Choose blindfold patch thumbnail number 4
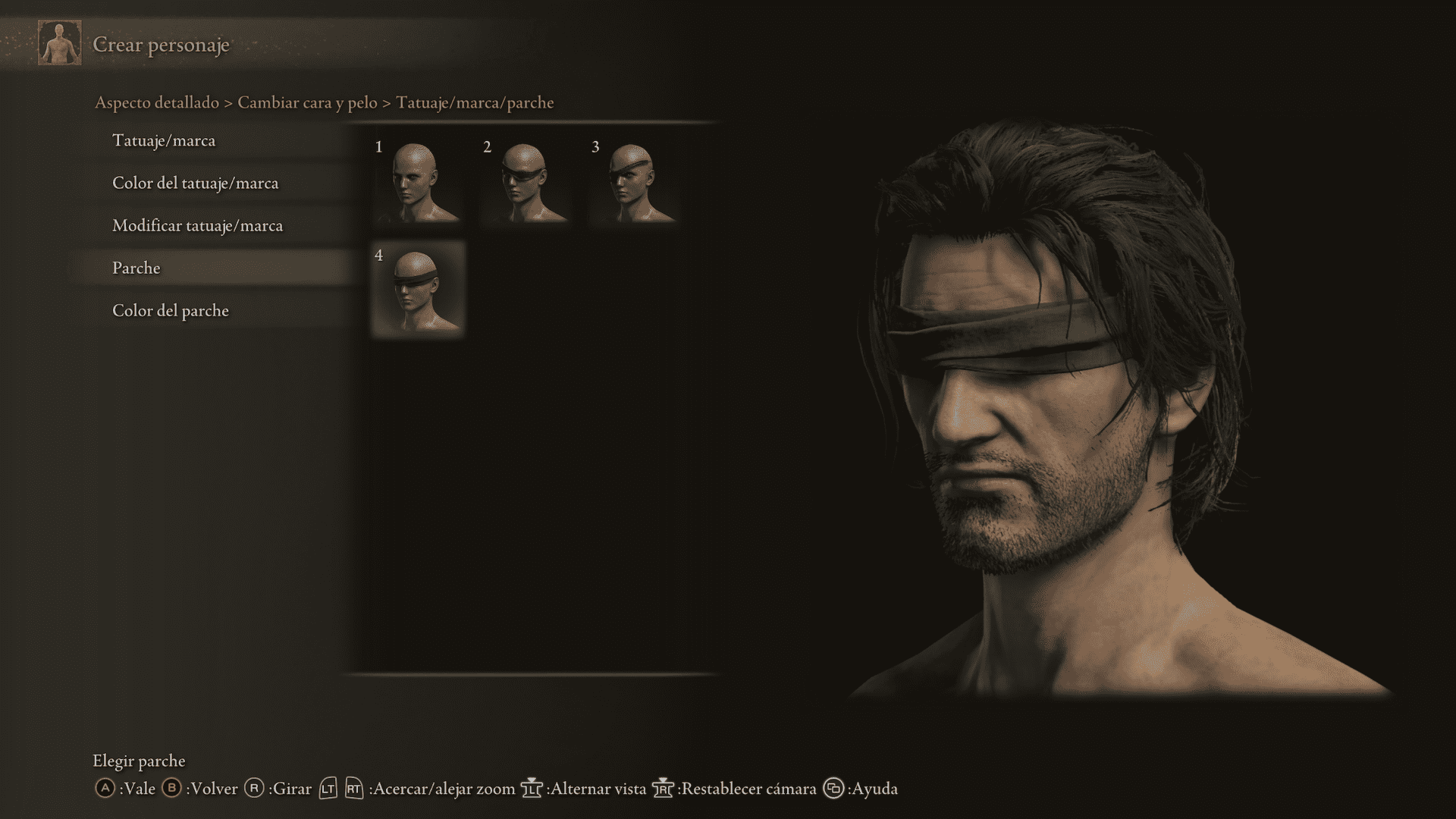 (418, 289)
